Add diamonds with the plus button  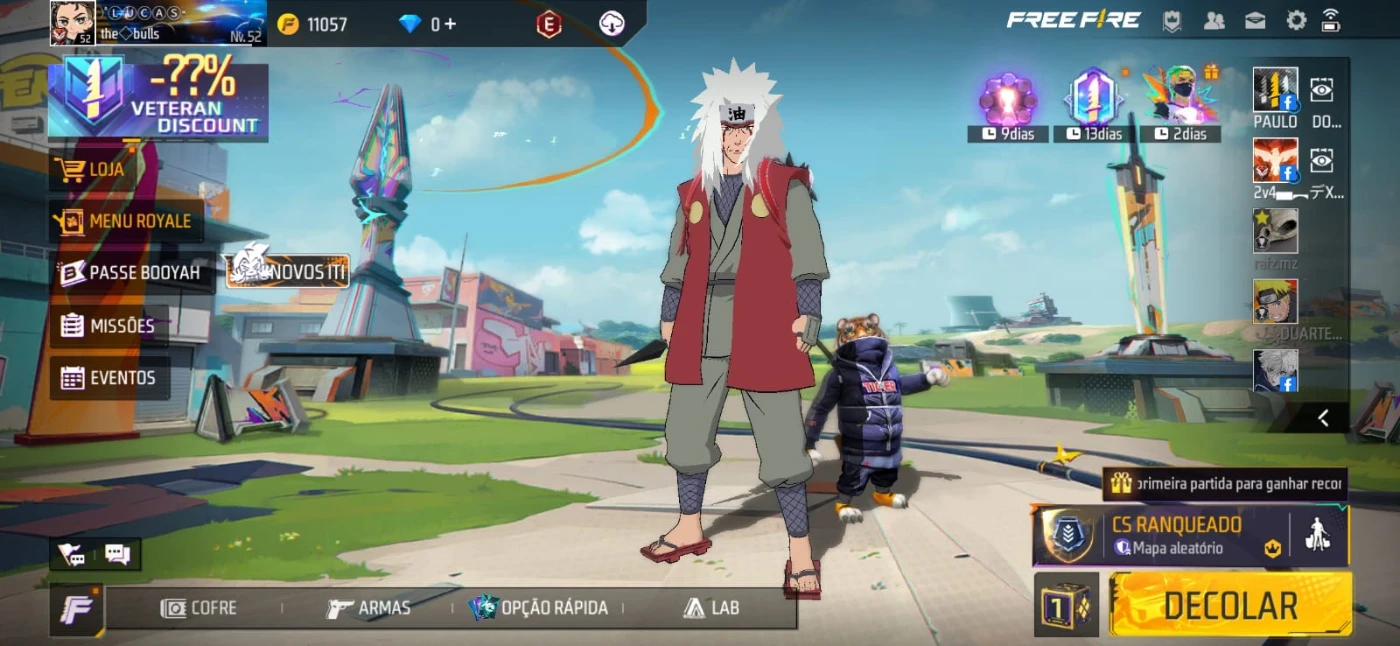(x=450, y=24)
